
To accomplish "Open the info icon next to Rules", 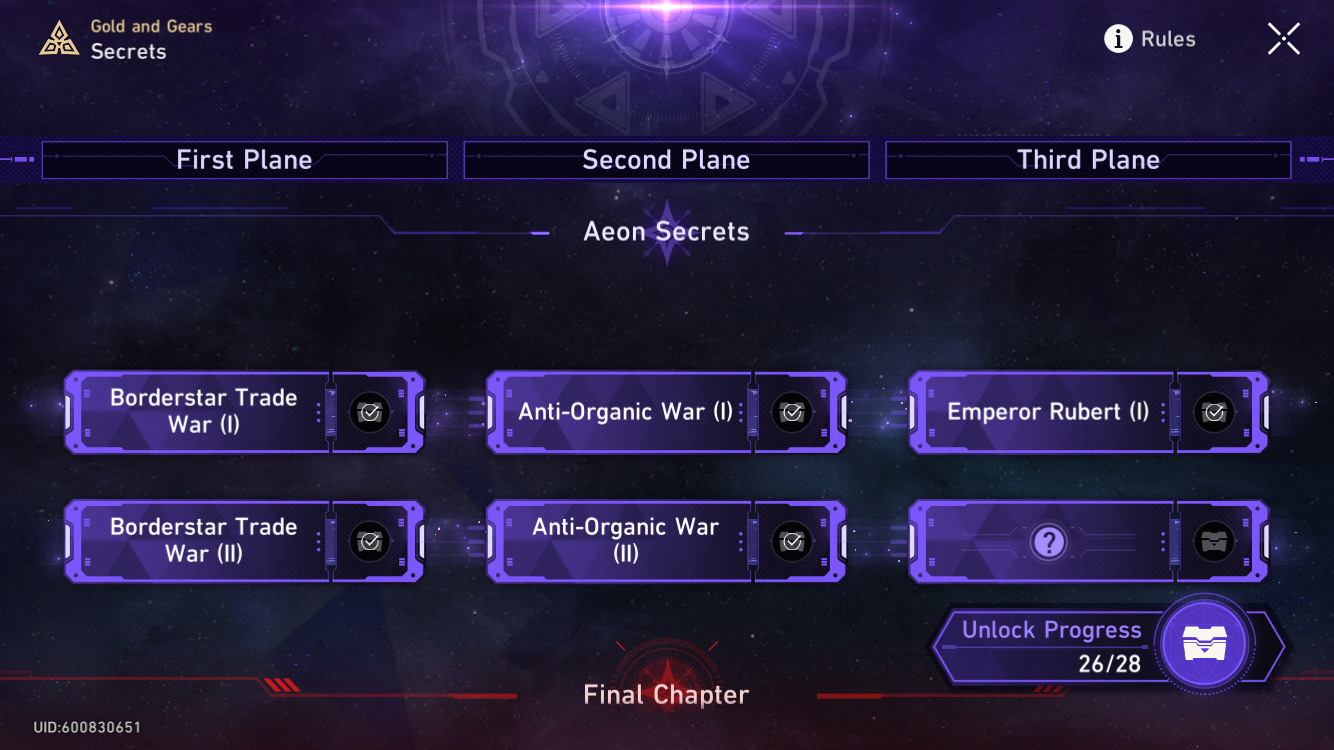I will click(x=1117, y=39).
